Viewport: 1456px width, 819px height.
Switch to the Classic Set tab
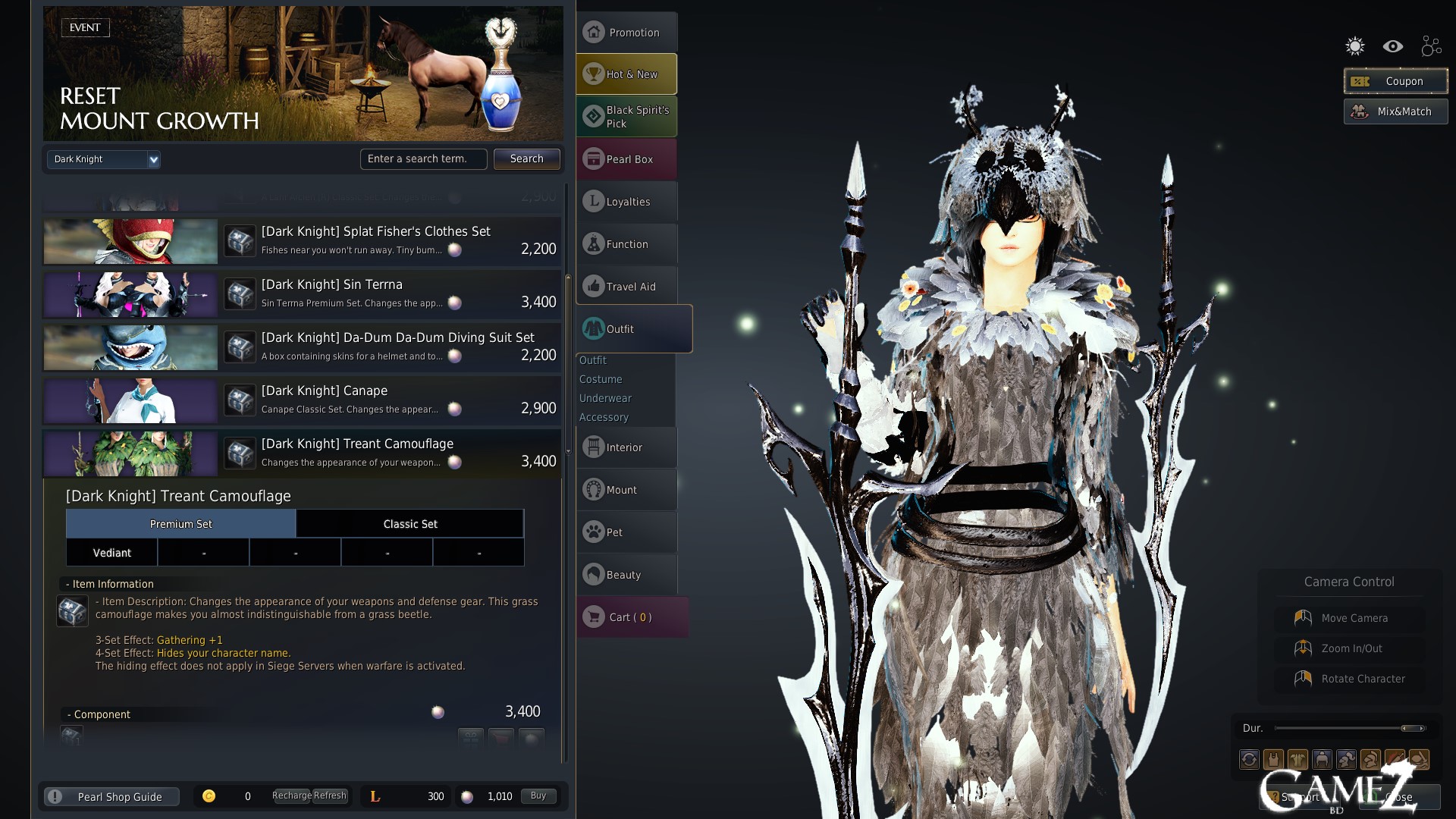click(x=409, y=524)
